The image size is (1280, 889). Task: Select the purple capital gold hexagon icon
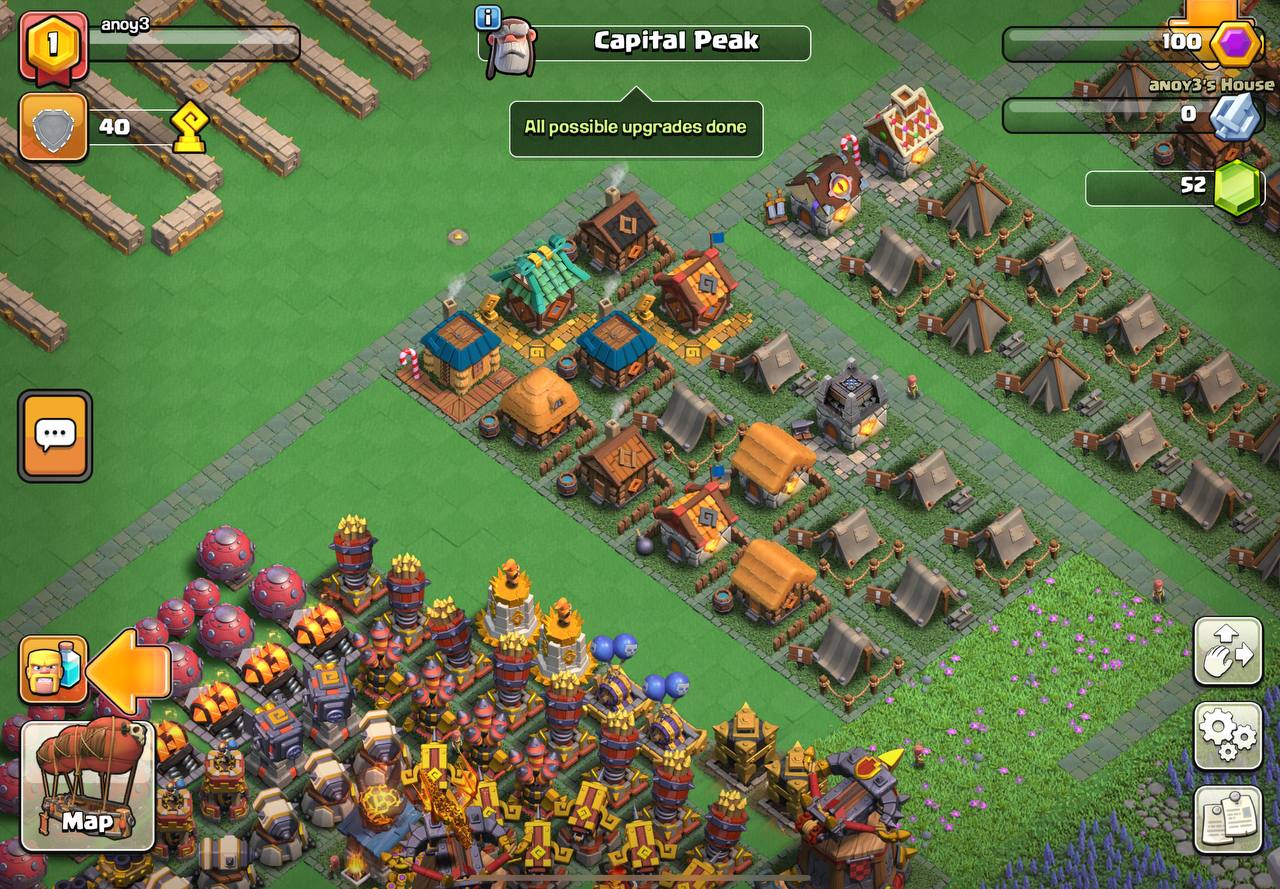[1236, 43]
